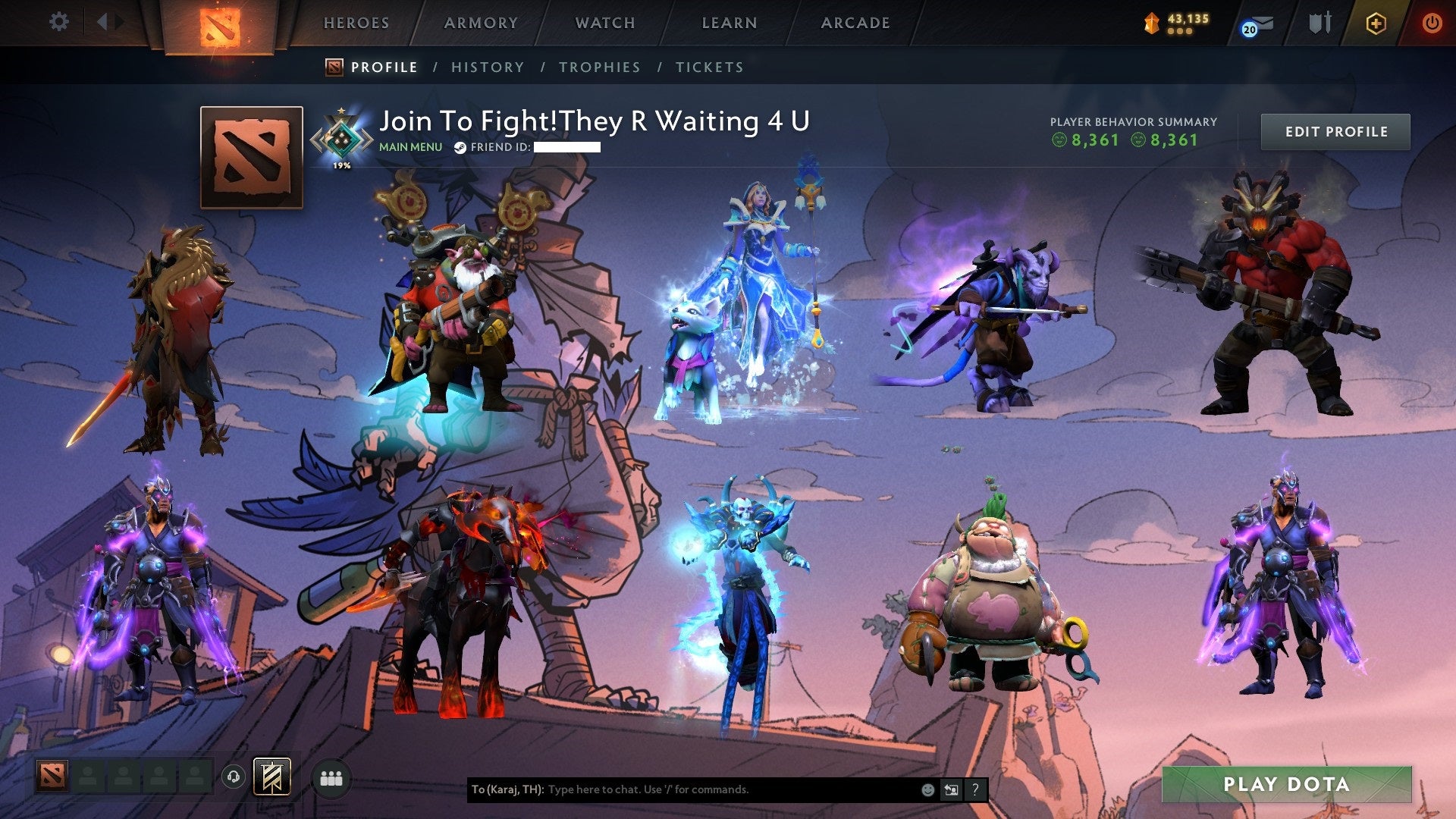Toggle voice chat with the headset icon
The height and width of the screenshot is (819, 1456).
[234, 776]
